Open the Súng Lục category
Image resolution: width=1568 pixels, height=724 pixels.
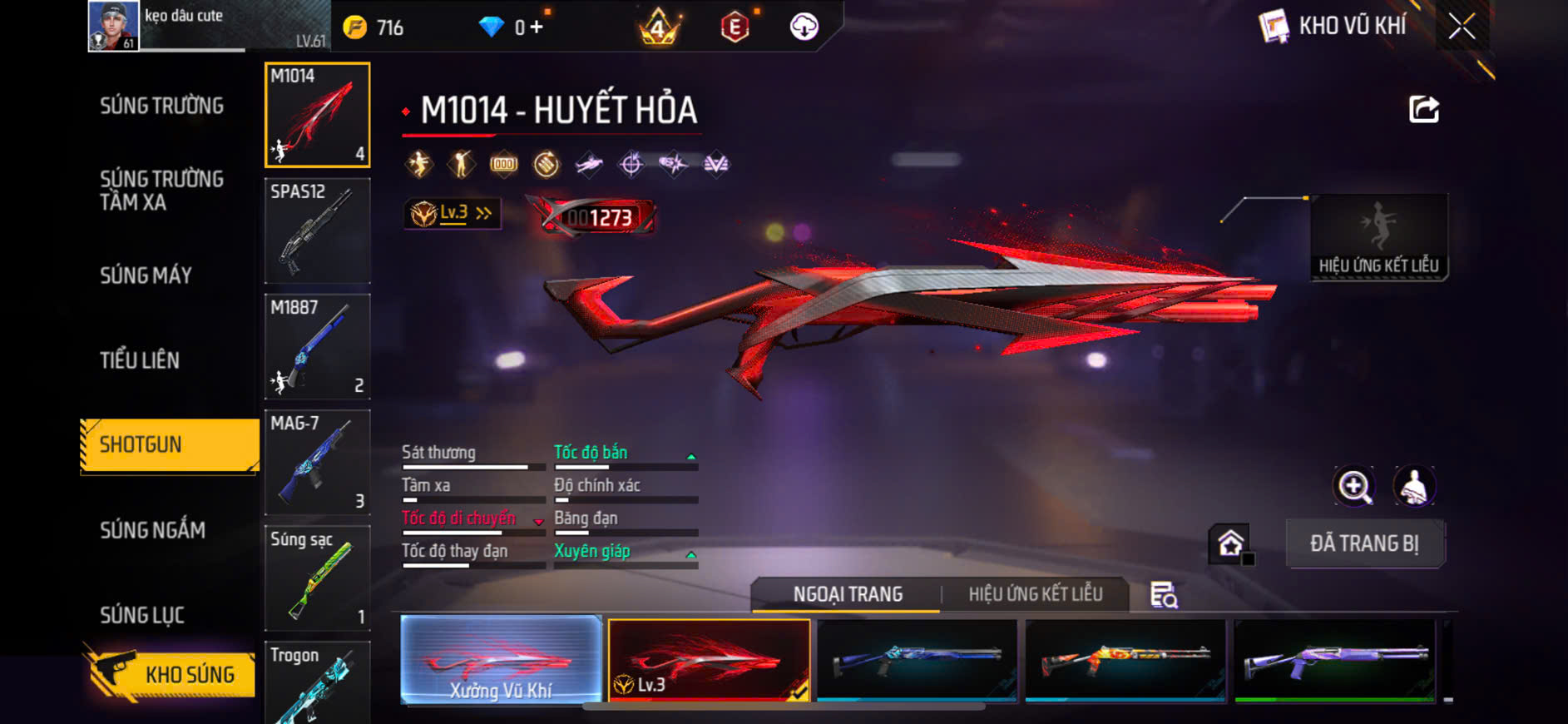142,615
